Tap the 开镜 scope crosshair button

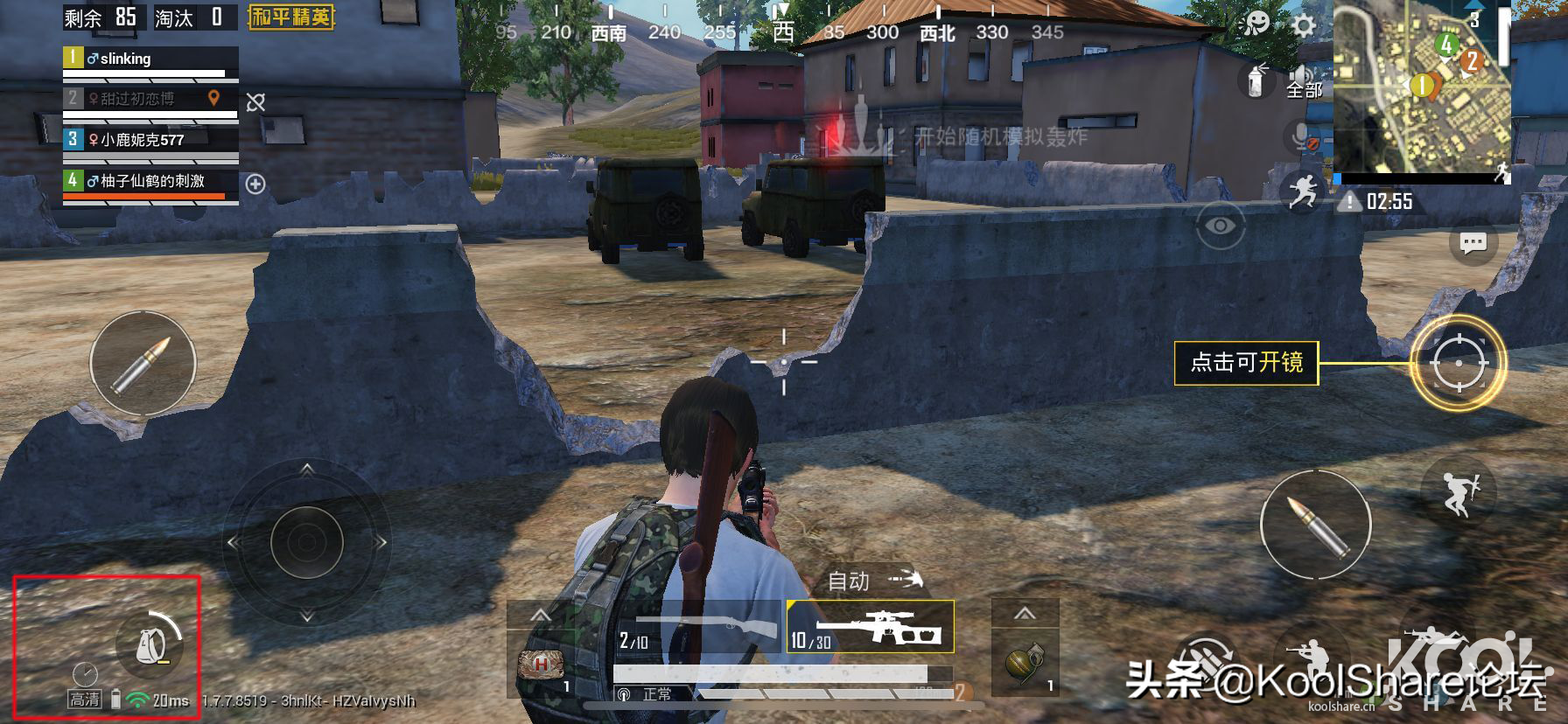tap(1458, 362)
